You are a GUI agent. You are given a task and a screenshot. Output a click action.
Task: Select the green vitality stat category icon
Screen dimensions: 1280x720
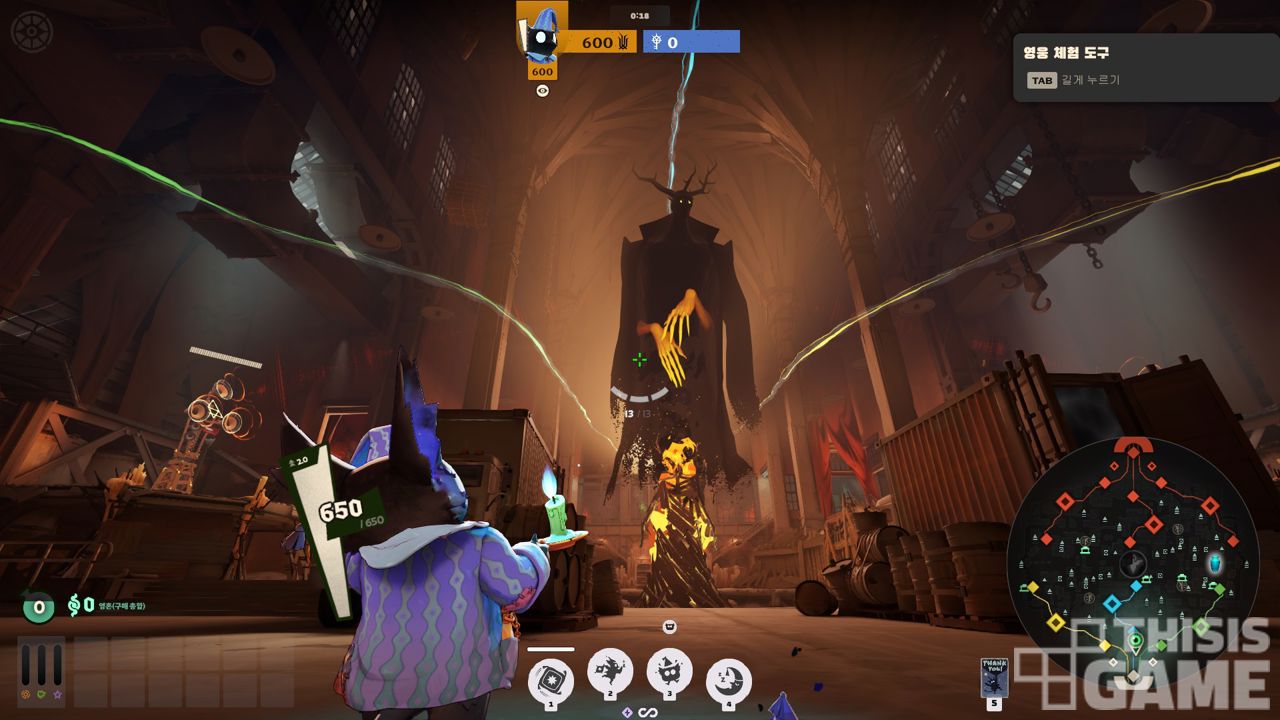pyautogui.click(x=41, y=693)
